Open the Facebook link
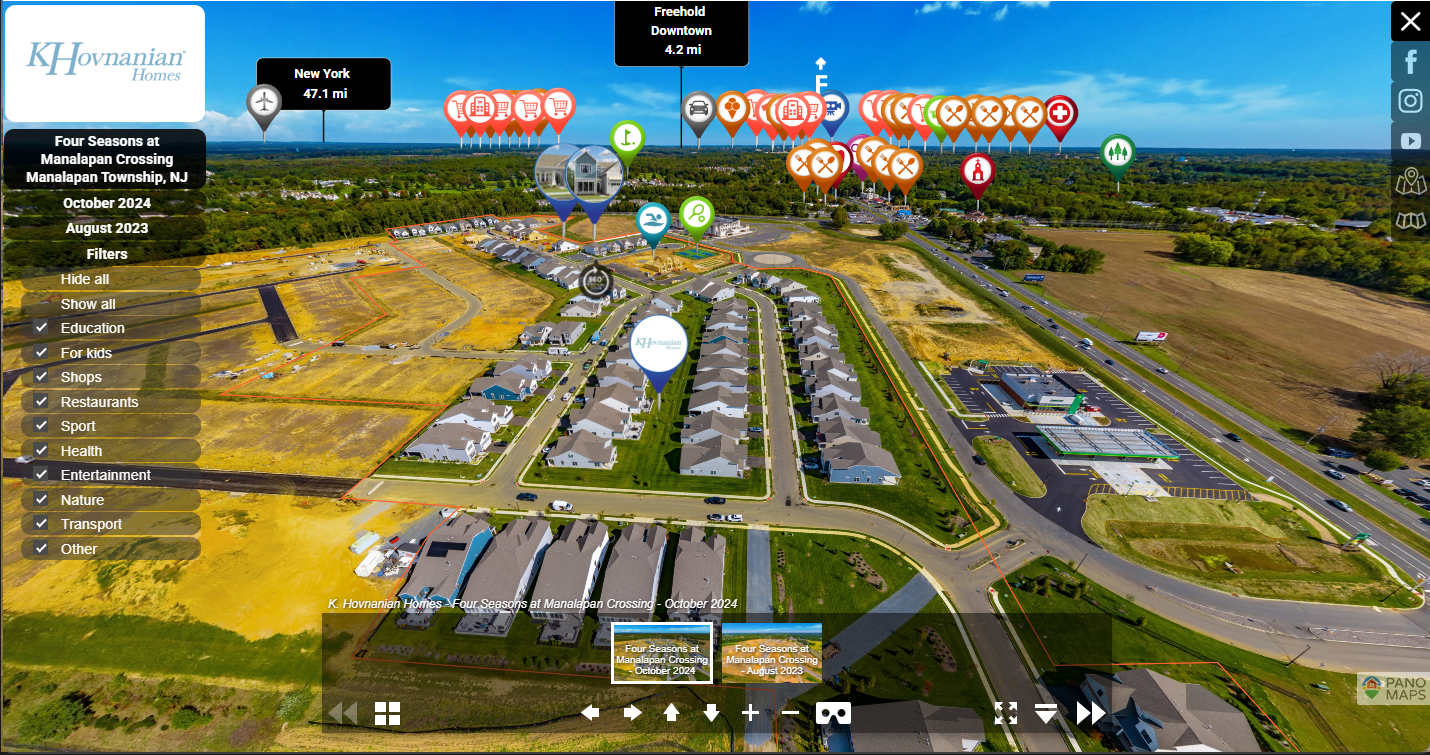 [1410, 62]
